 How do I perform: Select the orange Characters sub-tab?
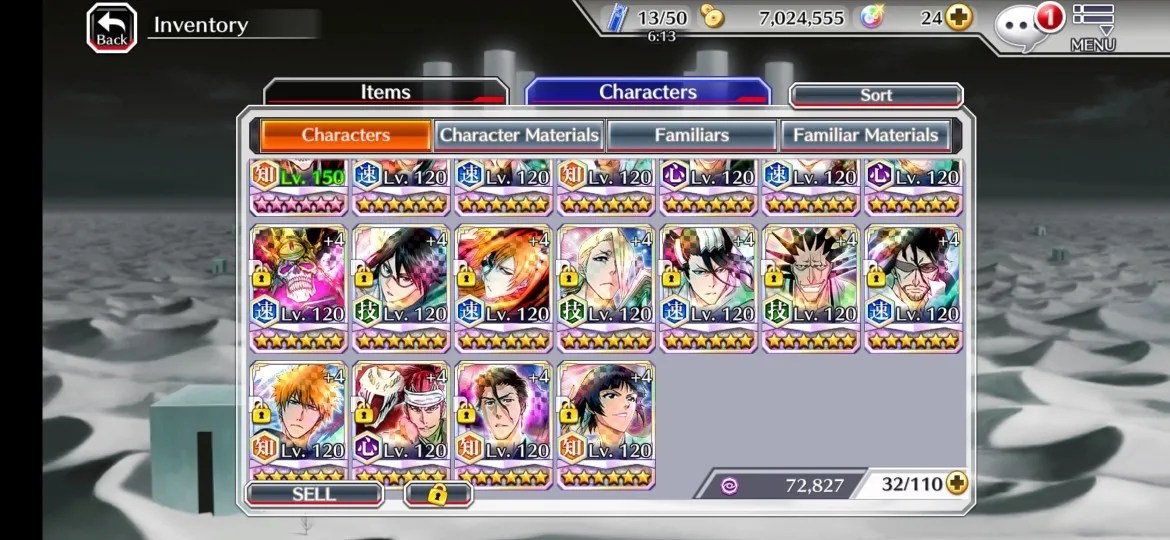(346, 135)
